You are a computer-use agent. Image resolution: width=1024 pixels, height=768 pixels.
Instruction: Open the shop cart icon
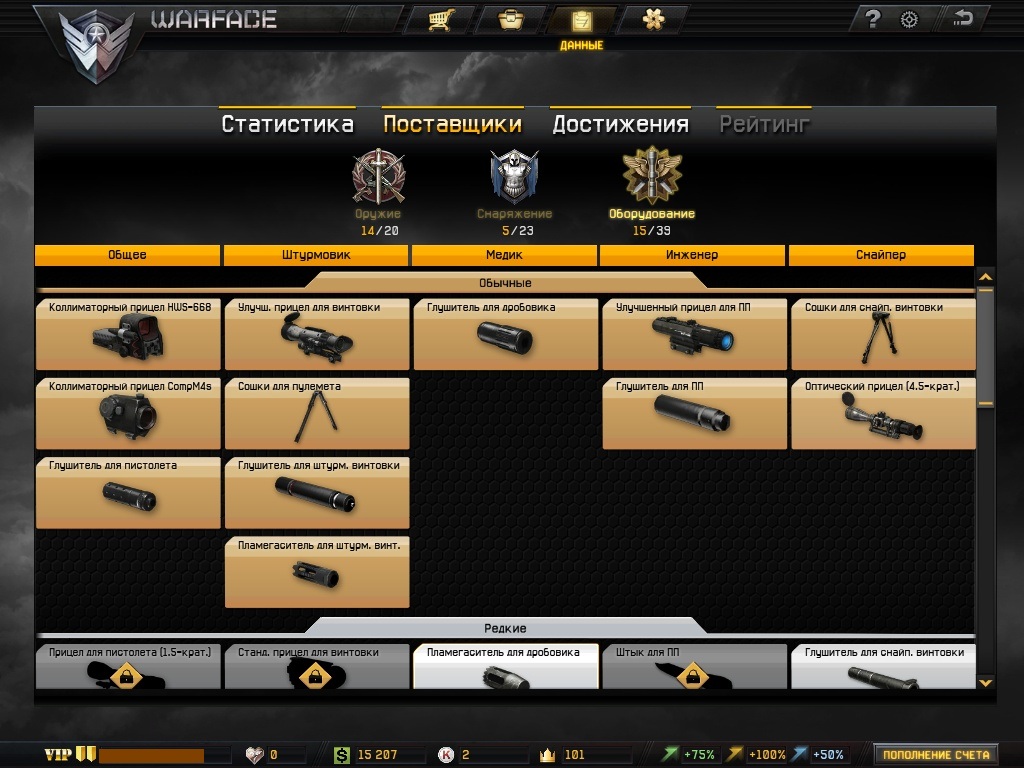(x=437, y=20)
